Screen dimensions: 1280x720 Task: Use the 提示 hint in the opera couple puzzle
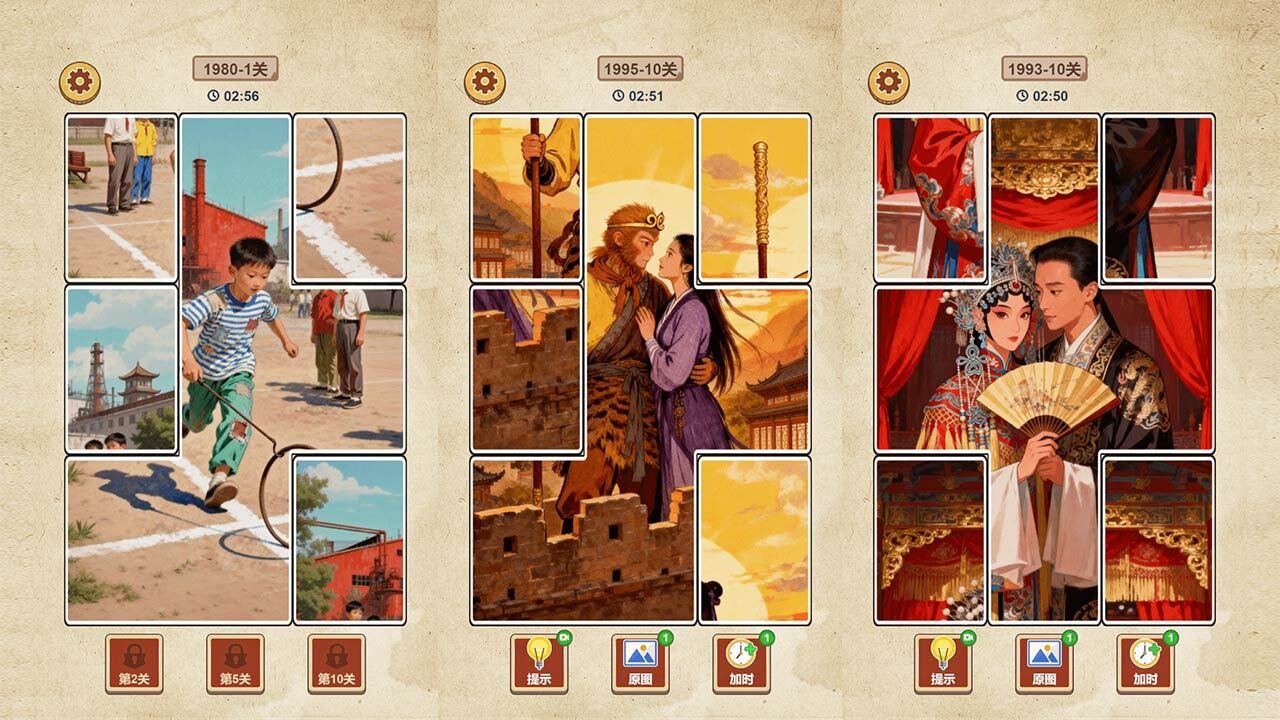coord(943,663)
